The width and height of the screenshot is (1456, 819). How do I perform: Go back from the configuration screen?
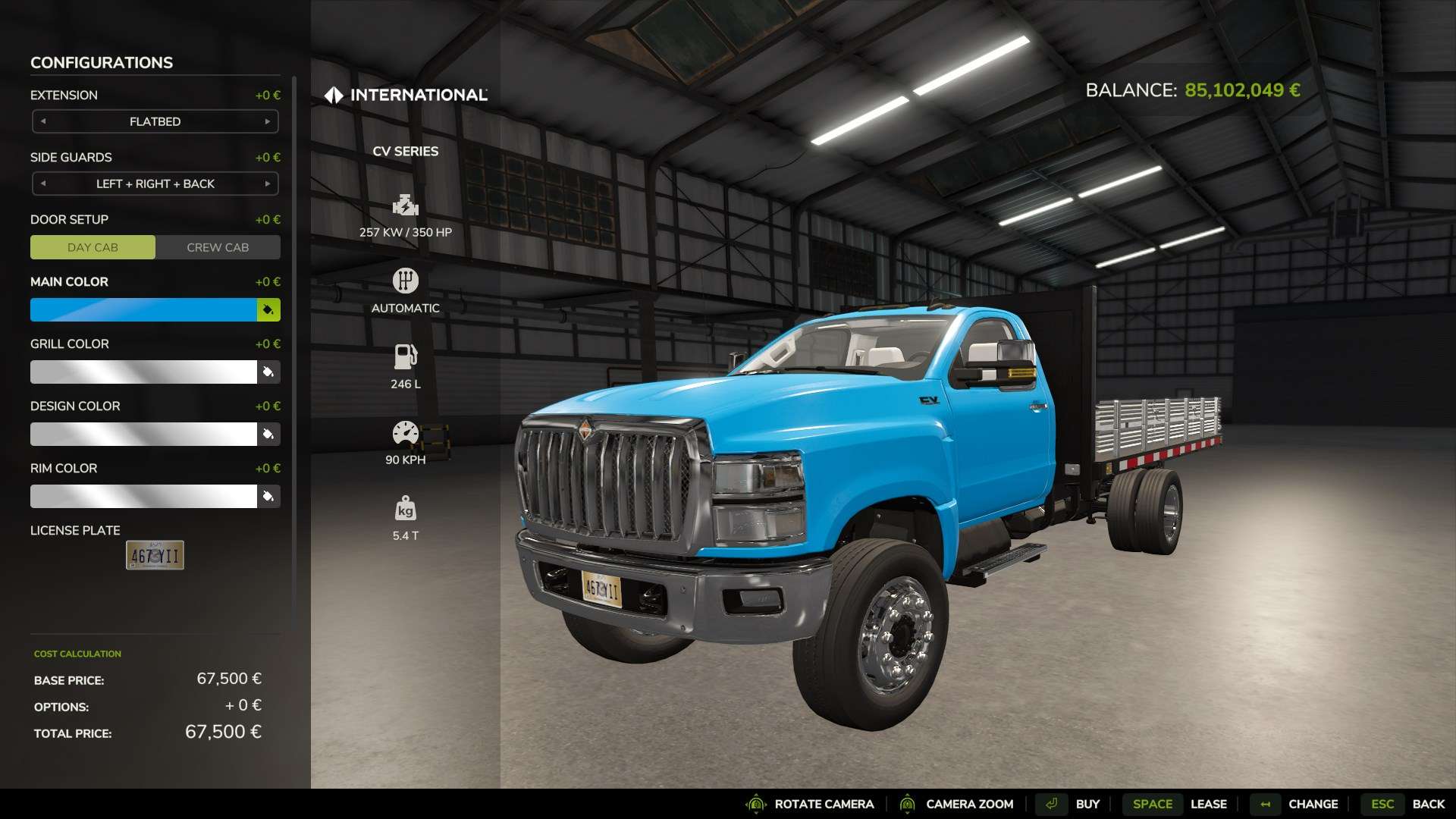tap(1403, 804)
